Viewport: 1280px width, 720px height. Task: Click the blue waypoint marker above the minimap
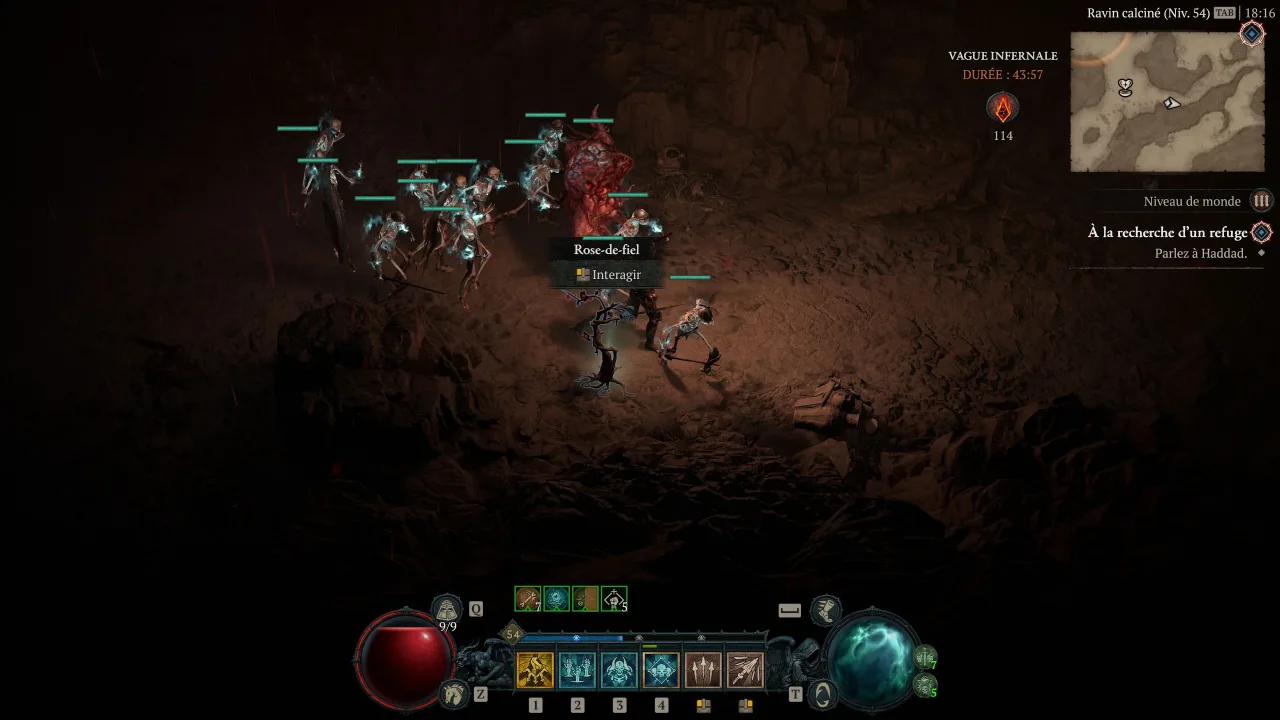point(1250,33)
